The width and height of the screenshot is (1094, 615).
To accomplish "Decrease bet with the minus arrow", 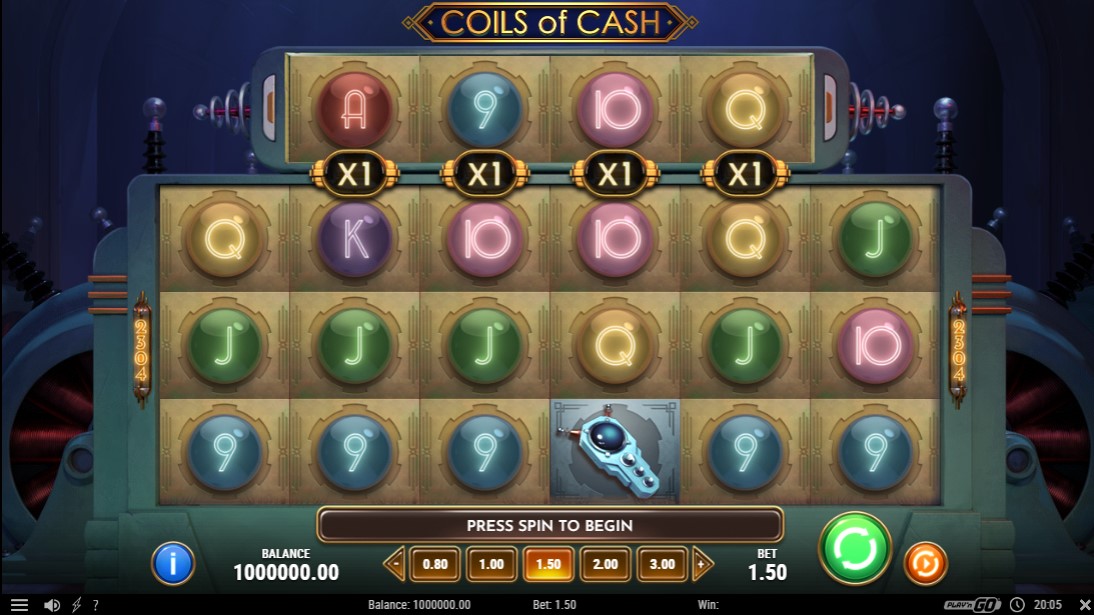I will click(x=396, y=564).
